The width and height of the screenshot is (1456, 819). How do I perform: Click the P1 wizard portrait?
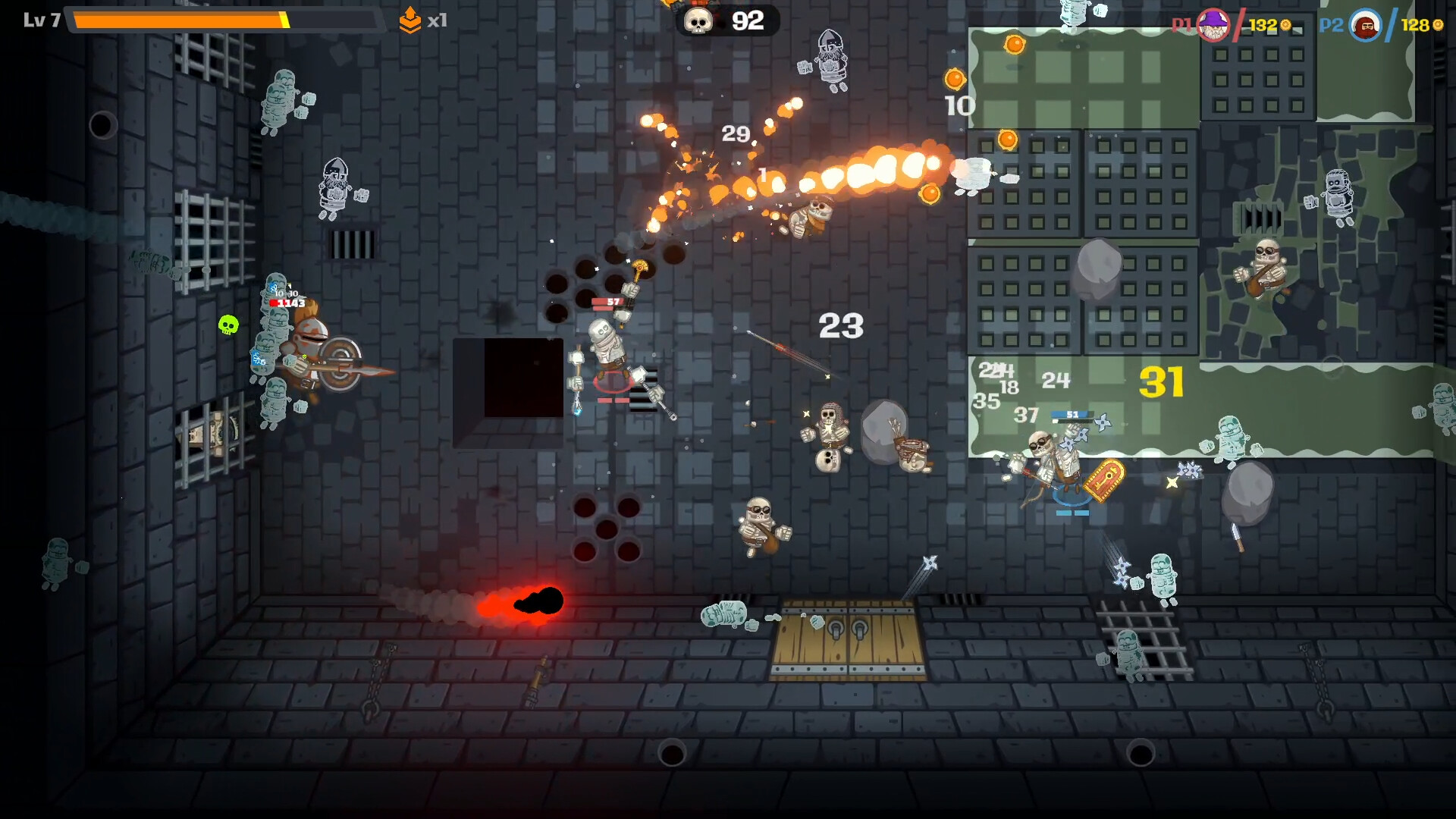click(1213, 25)
